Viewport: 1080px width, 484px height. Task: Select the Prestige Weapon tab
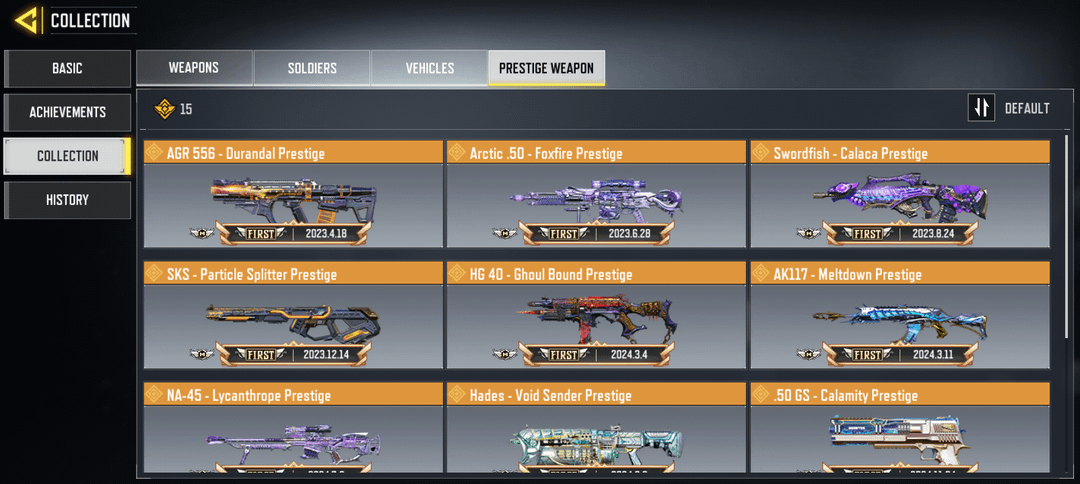(x=546, y=68)
